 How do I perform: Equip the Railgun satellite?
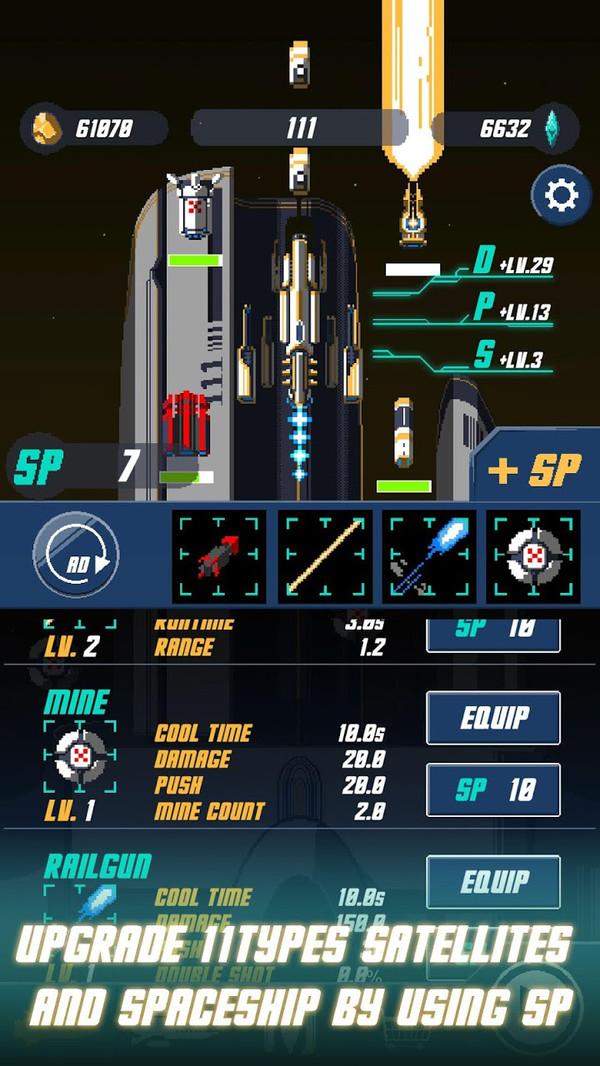[x=493, y=882]
